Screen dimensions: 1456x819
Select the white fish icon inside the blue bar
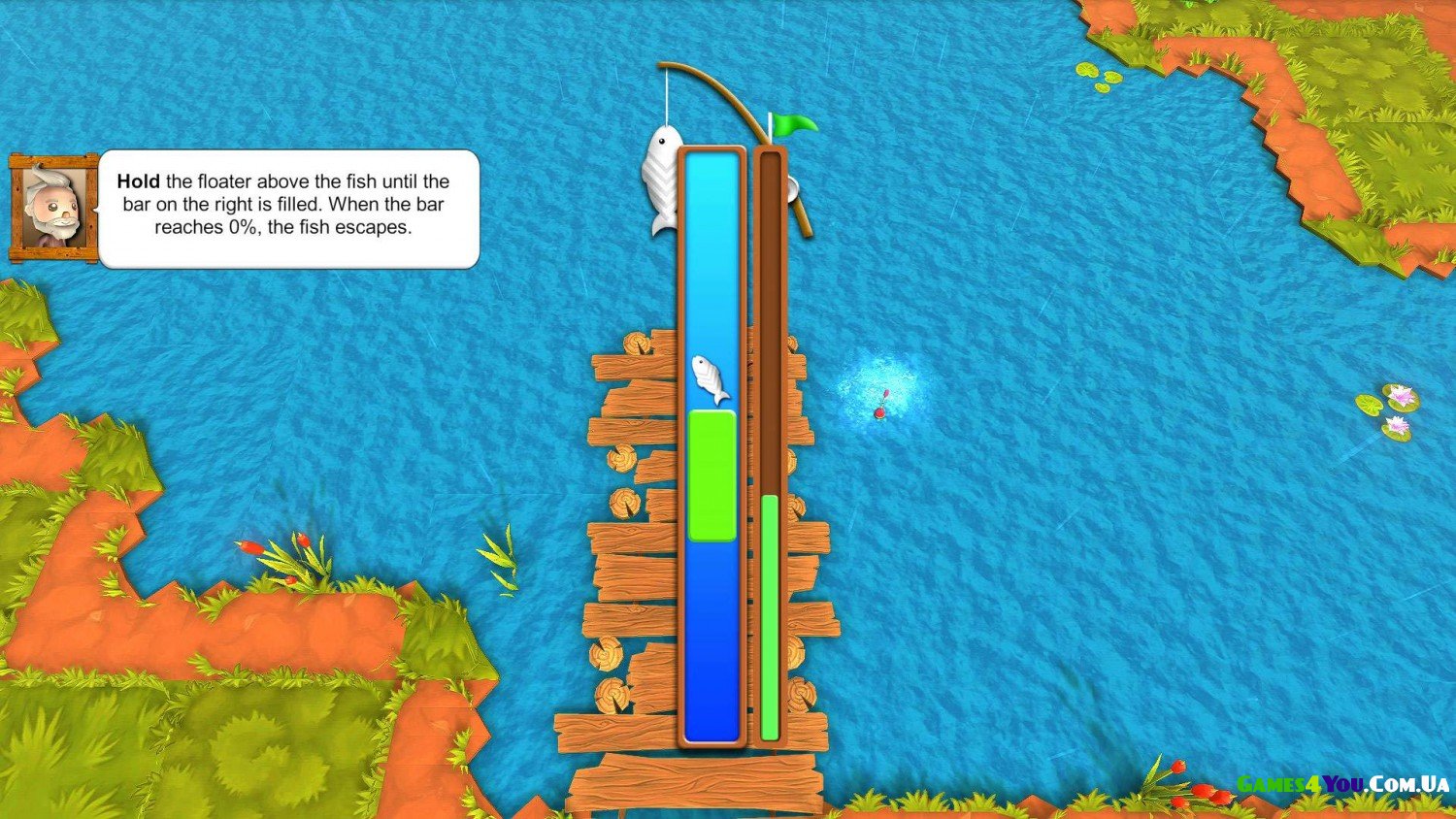click(x=711, y=379)
